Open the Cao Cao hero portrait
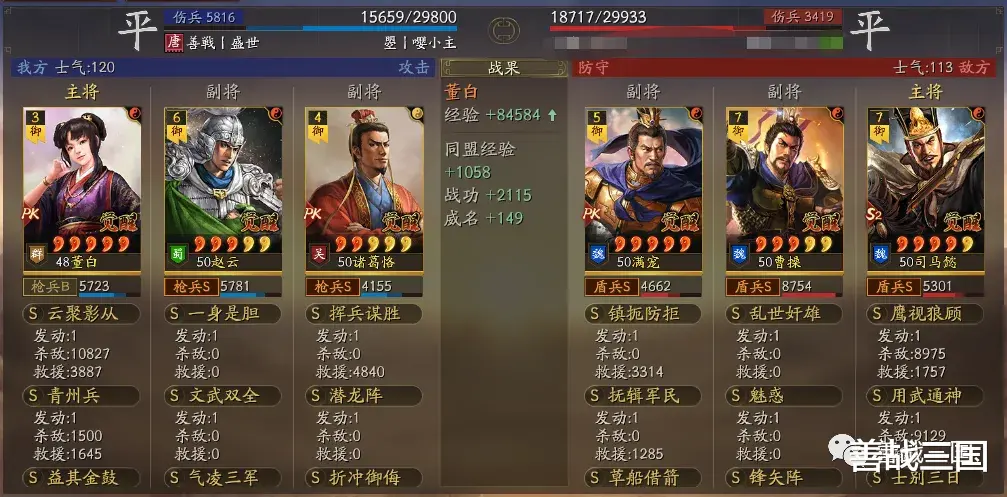 click(785, 185)
